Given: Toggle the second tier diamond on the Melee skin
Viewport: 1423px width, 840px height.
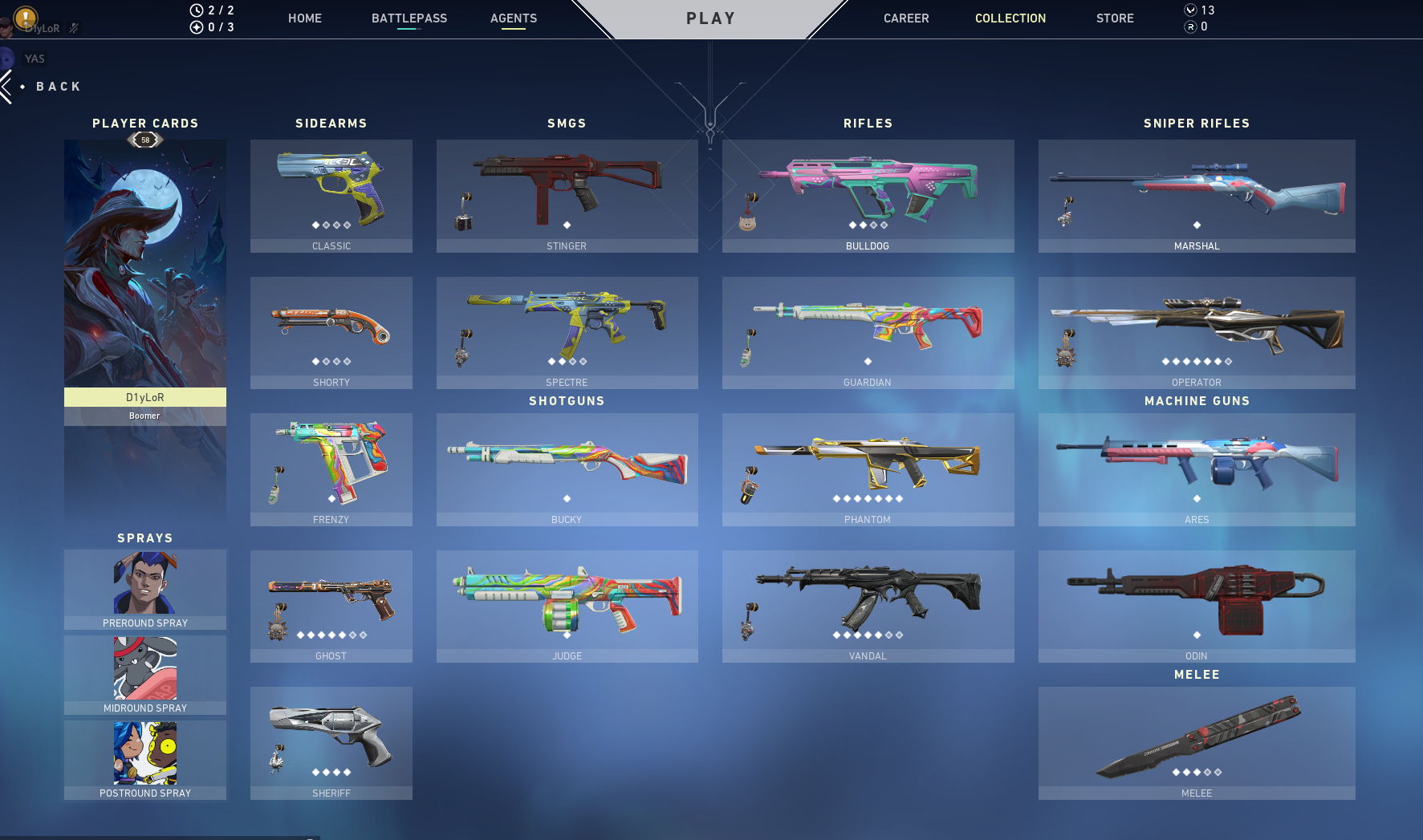Looking at the screenshot, I should pyautogui.click(x=1185, y=772).
